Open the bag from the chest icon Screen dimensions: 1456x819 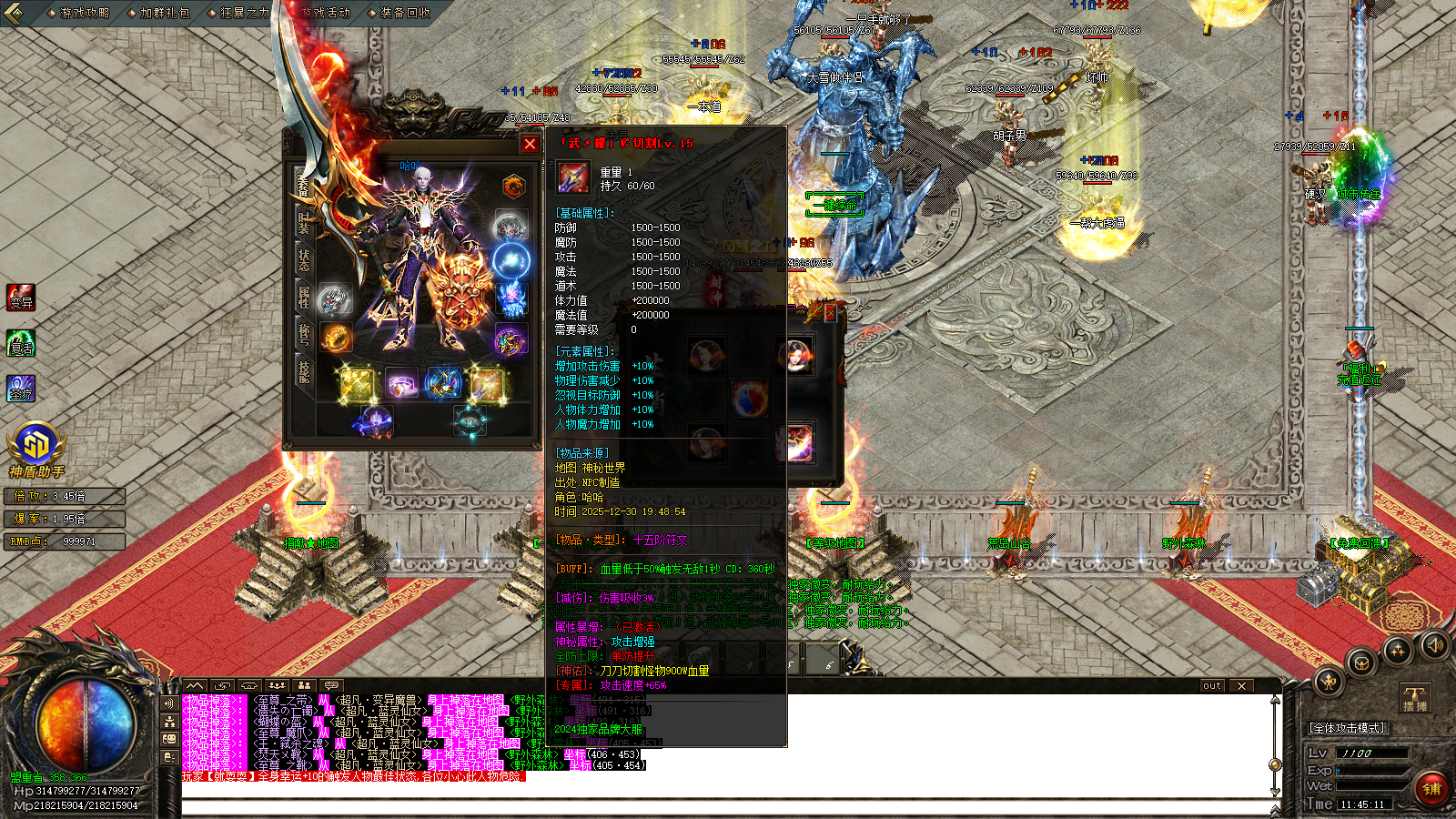(1360, 662)
